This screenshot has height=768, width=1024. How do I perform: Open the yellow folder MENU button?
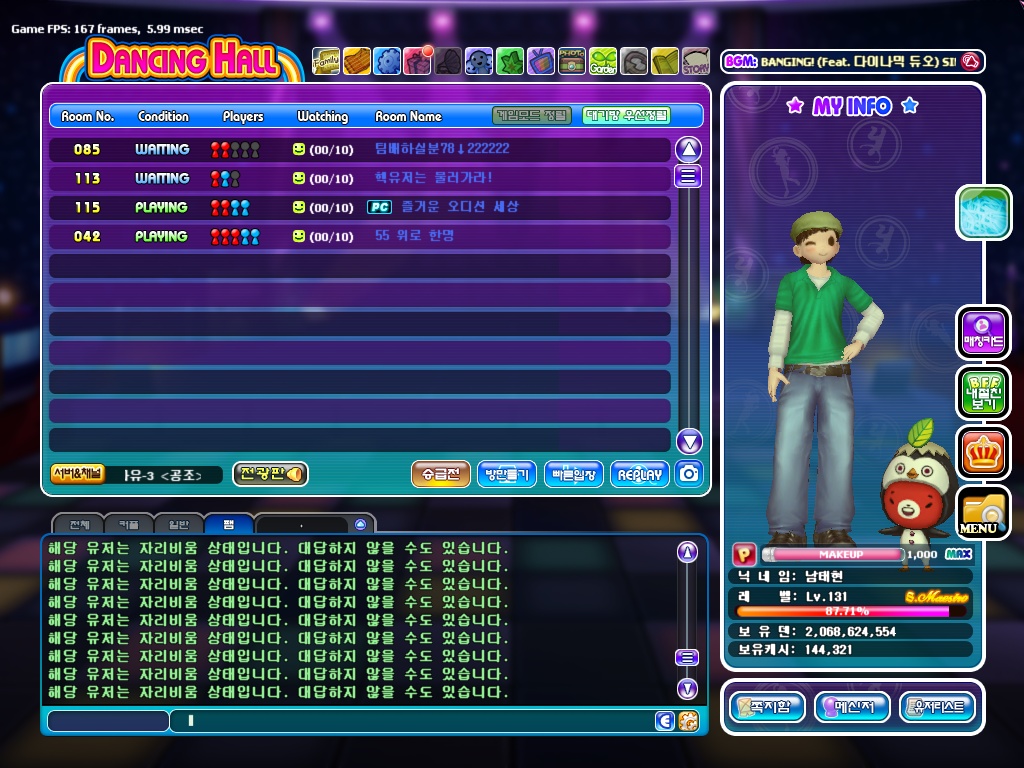click(x=982, y=512)
